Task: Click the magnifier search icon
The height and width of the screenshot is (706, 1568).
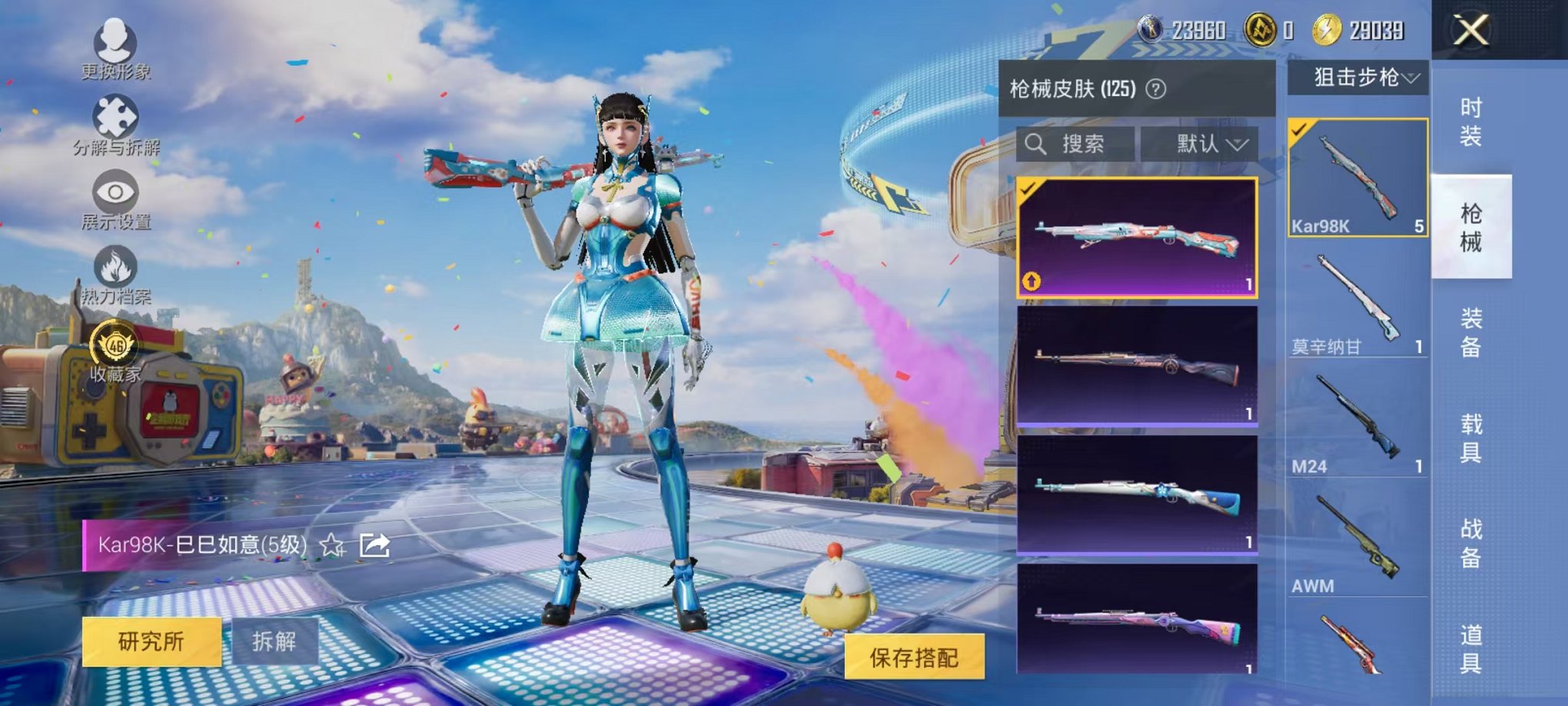Action: pos(1034,145)
